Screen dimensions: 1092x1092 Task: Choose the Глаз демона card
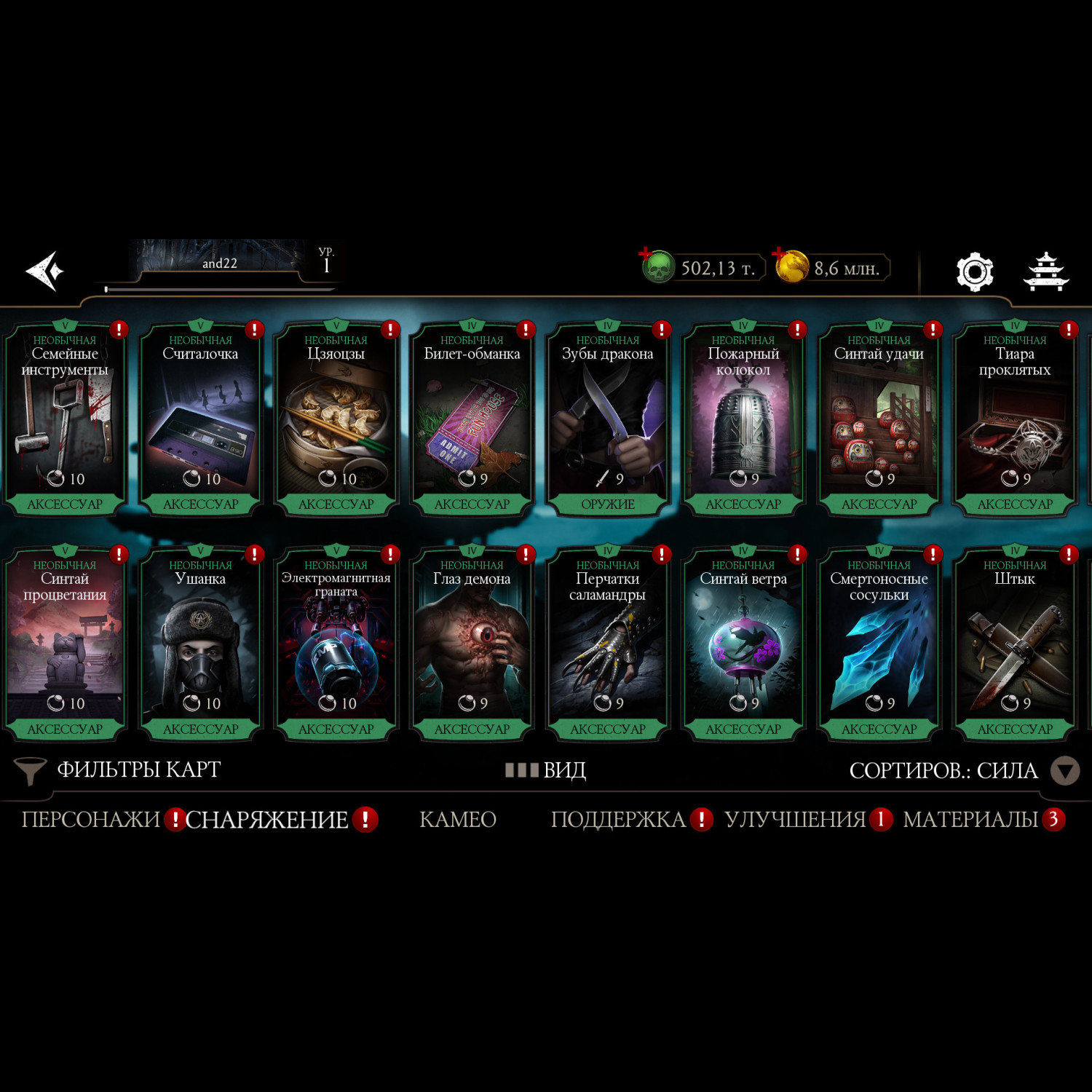click(x=472, y=644)
